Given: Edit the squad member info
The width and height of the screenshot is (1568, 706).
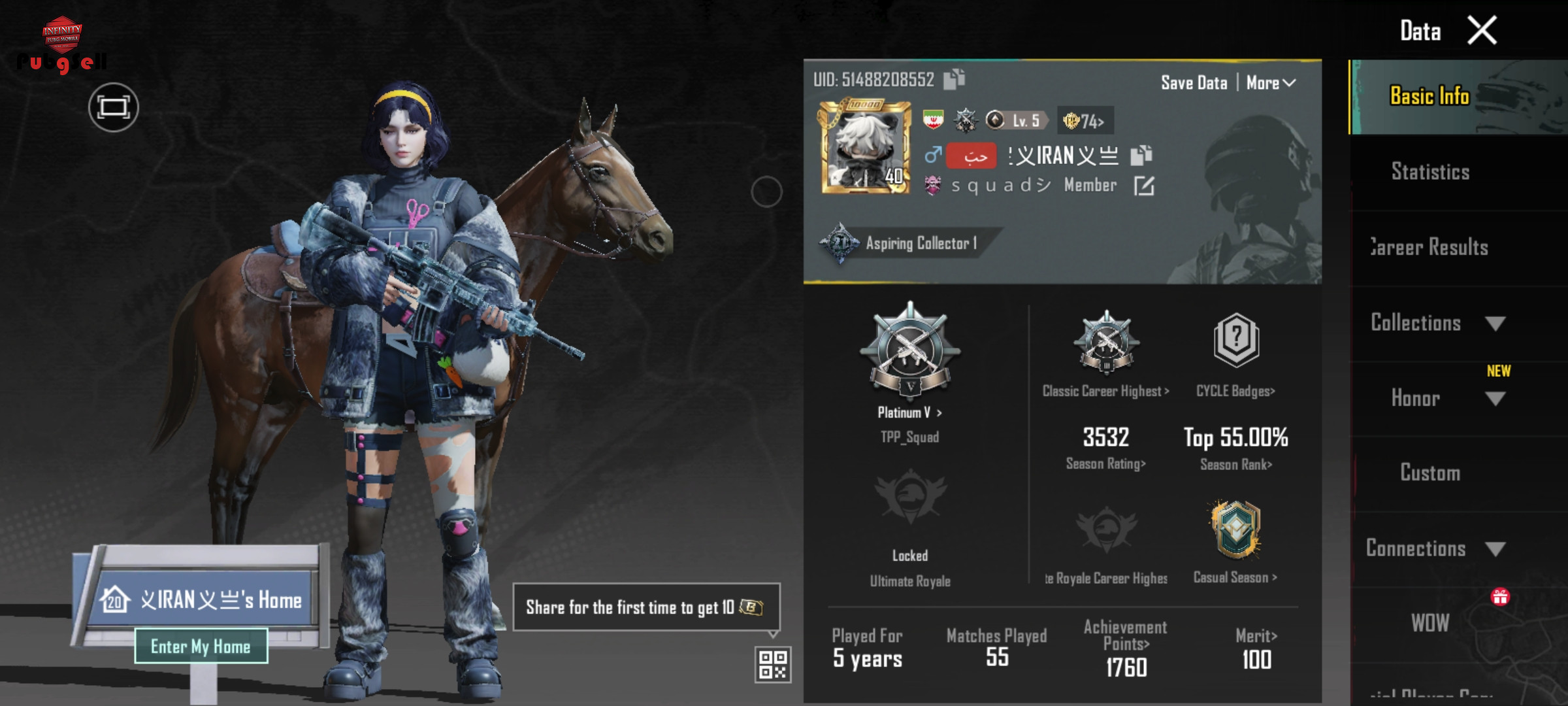Looking at the screenshot, I should (1144, 186).
